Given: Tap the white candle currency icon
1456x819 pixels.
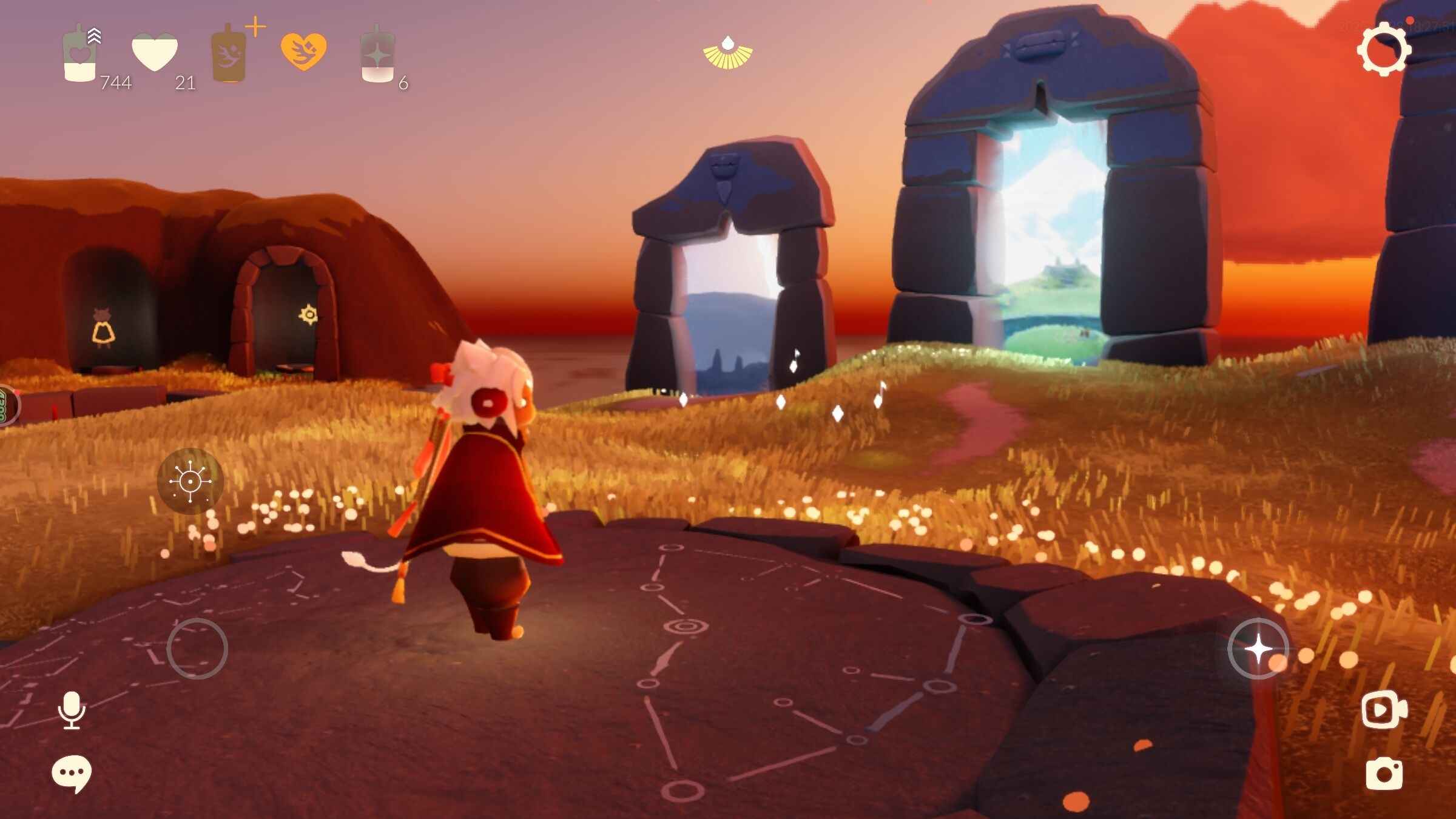Looking at the screenshot, I should click(x=79, y=55).
